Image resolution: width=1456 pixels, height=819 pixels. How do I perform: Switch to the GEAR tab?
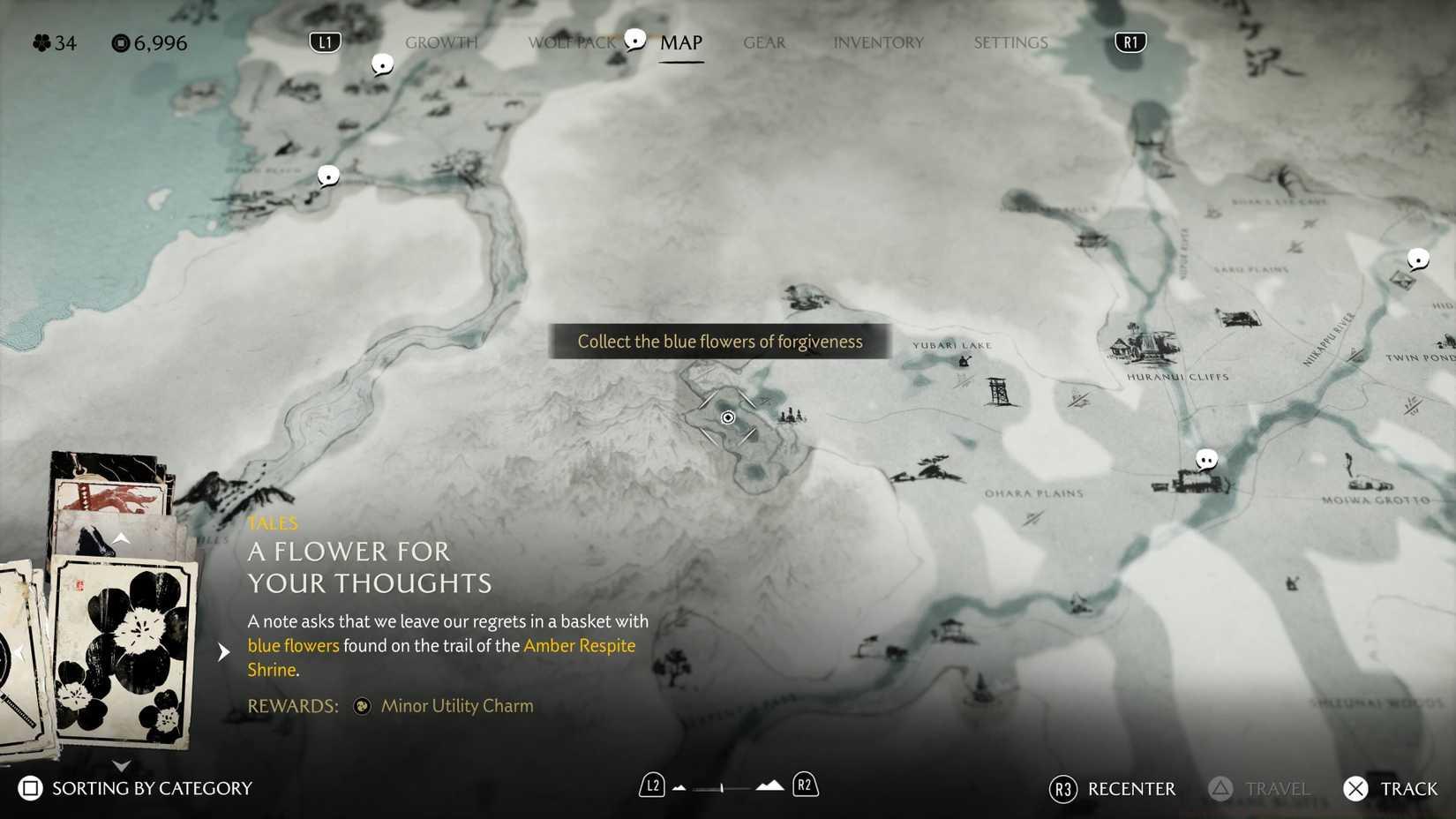coord(764,41)
